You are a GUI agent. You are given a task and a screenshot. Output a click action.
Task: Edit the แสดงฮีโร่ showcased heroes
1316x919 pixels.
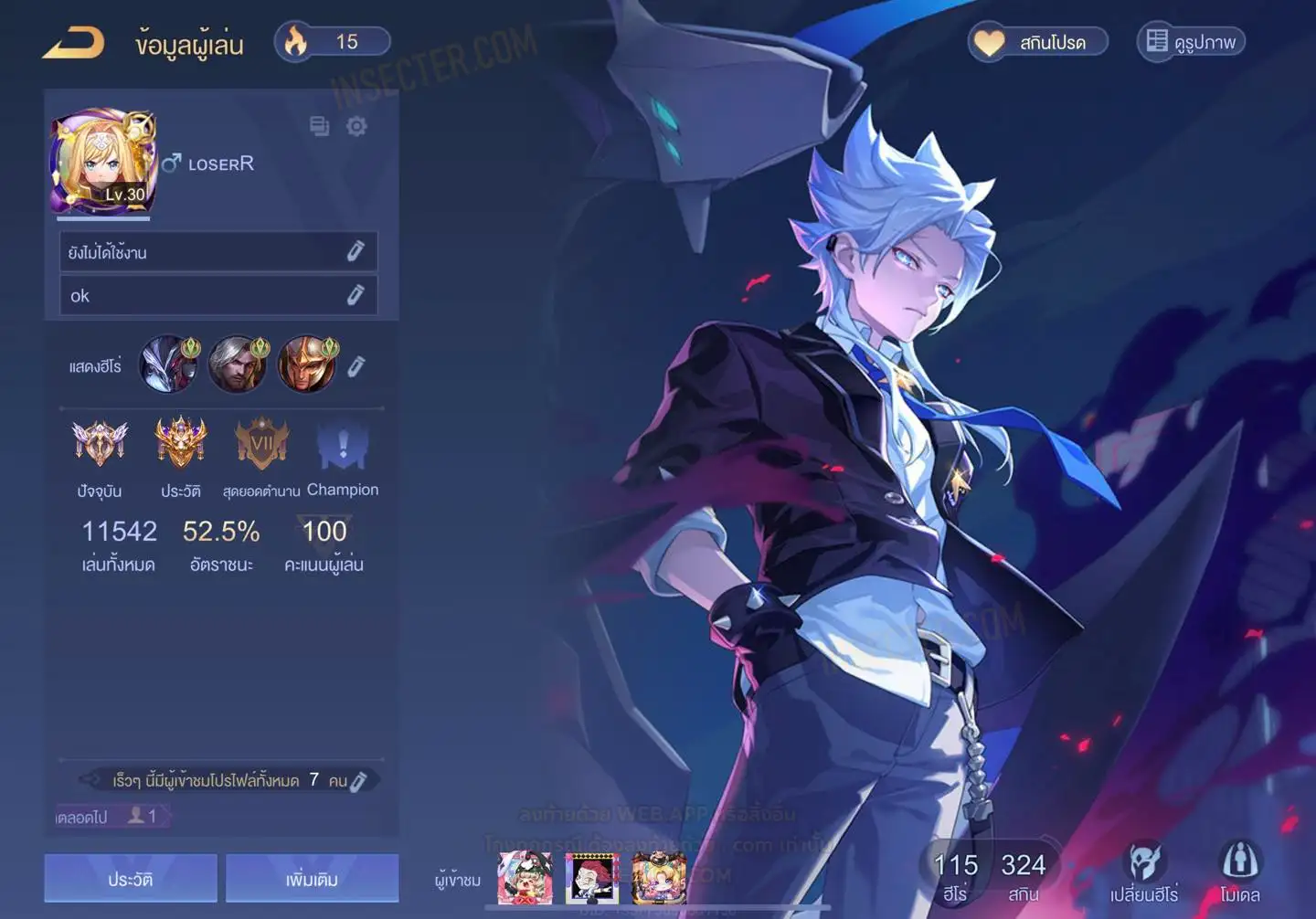coord(356,366)
